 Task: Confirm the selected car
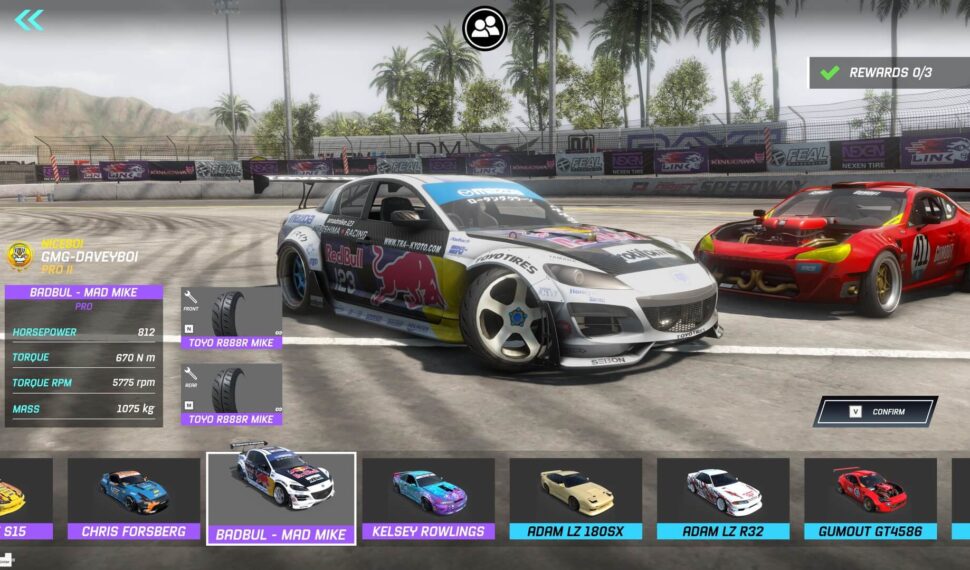pos(875,411)
